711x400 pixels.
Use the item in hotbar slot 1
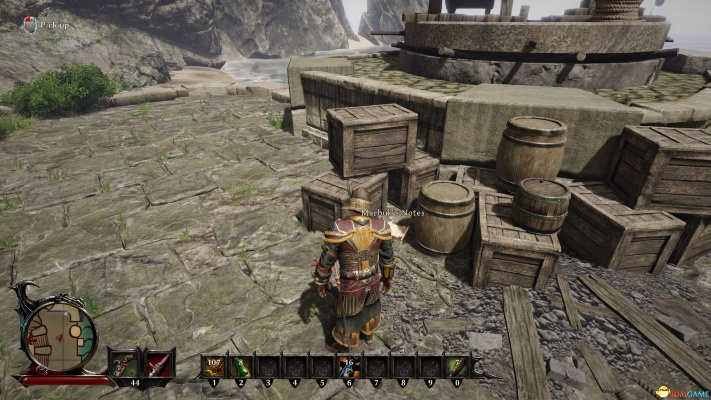pos(213,366)
